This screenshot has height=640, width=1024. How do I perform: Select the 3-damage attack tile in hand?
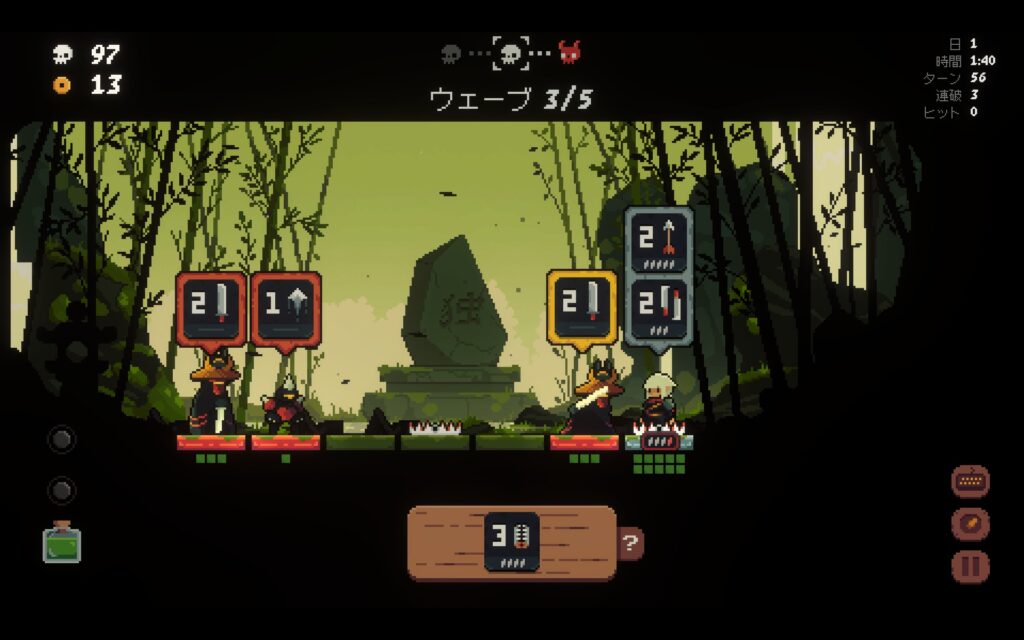(x=512, y=542)
